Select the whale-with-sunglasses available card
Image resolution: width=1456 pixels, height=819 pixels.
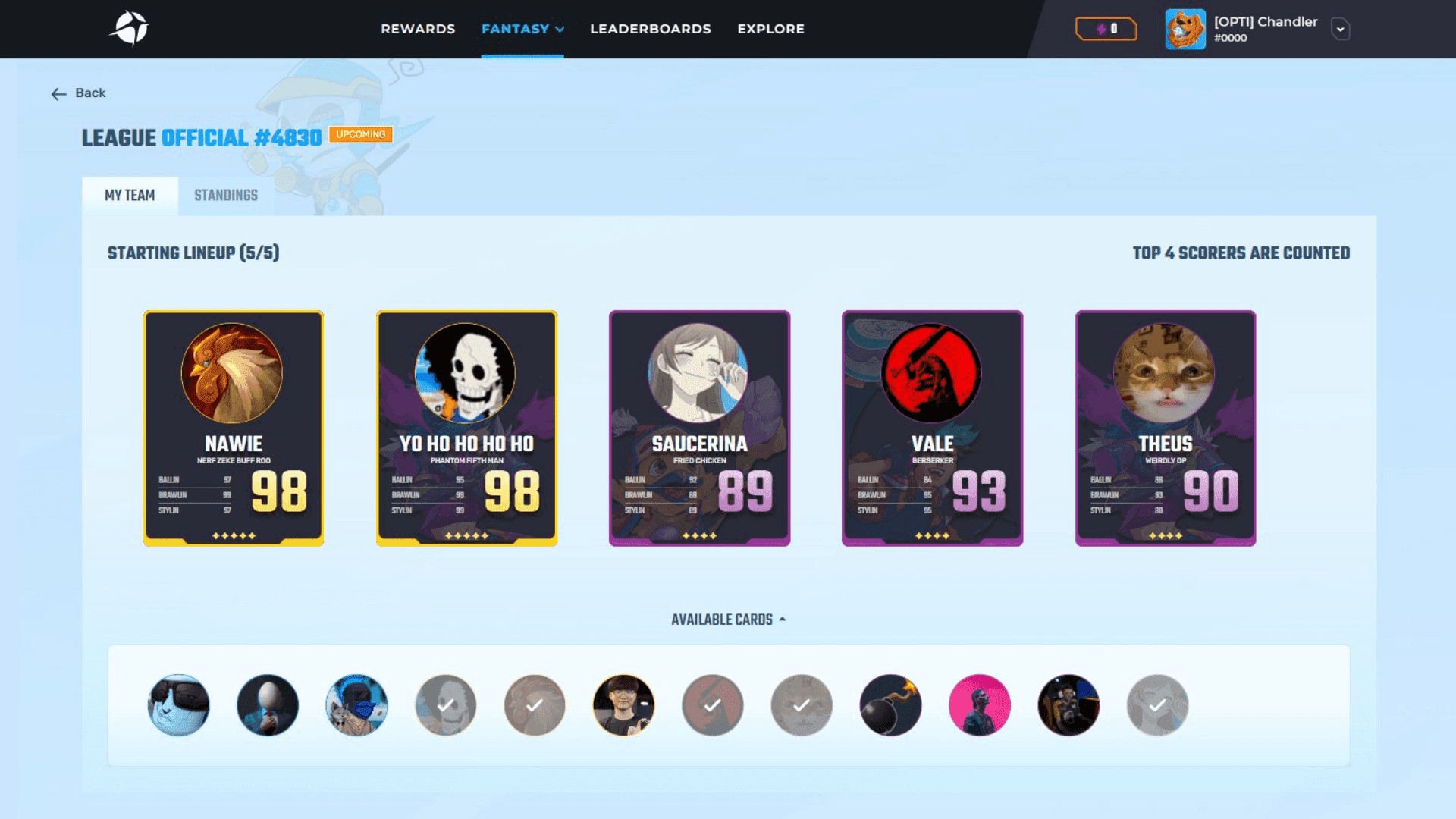(178, 705)
